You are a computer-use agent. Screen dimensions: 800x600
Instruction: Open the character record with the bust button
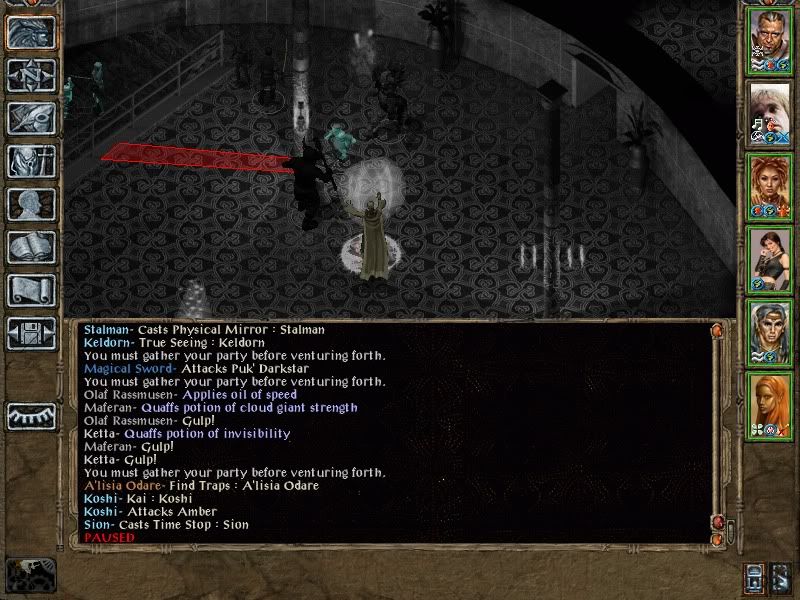(x=30, y=204)
